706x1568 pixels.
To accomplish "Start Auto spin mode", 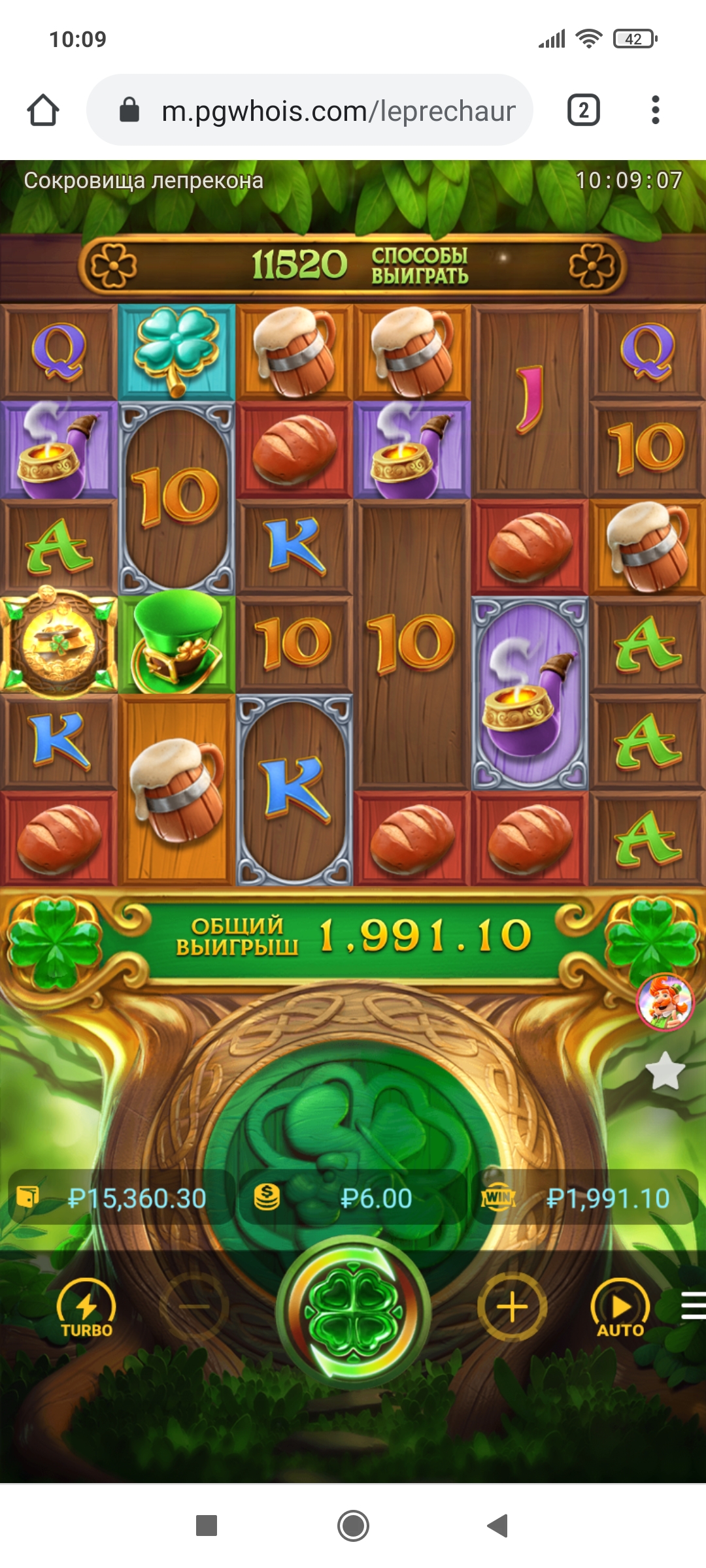I will pos(620,1309).
